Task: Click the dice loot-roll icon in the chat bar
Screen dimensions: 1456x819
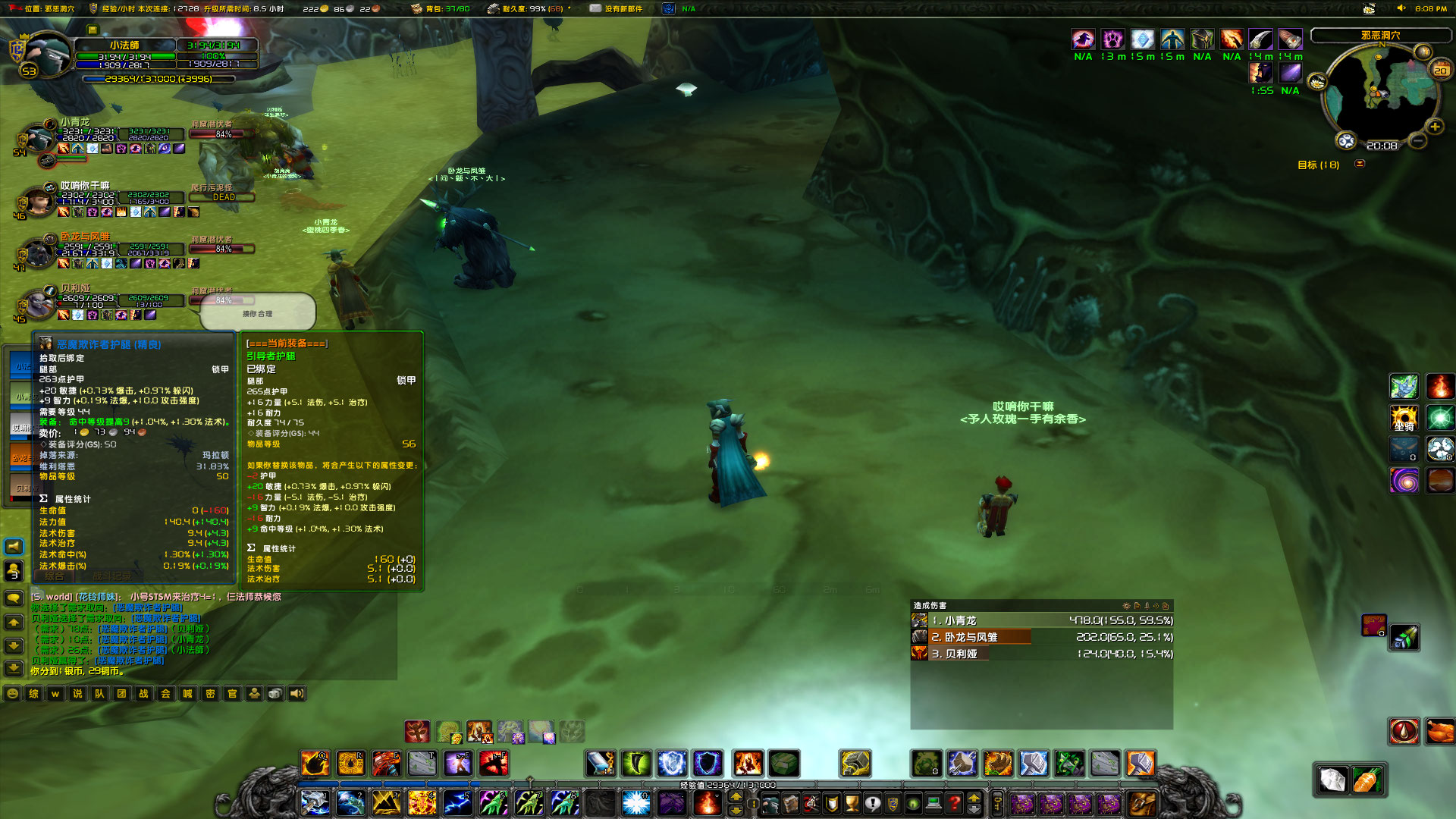Action: (x=275, y=694)
